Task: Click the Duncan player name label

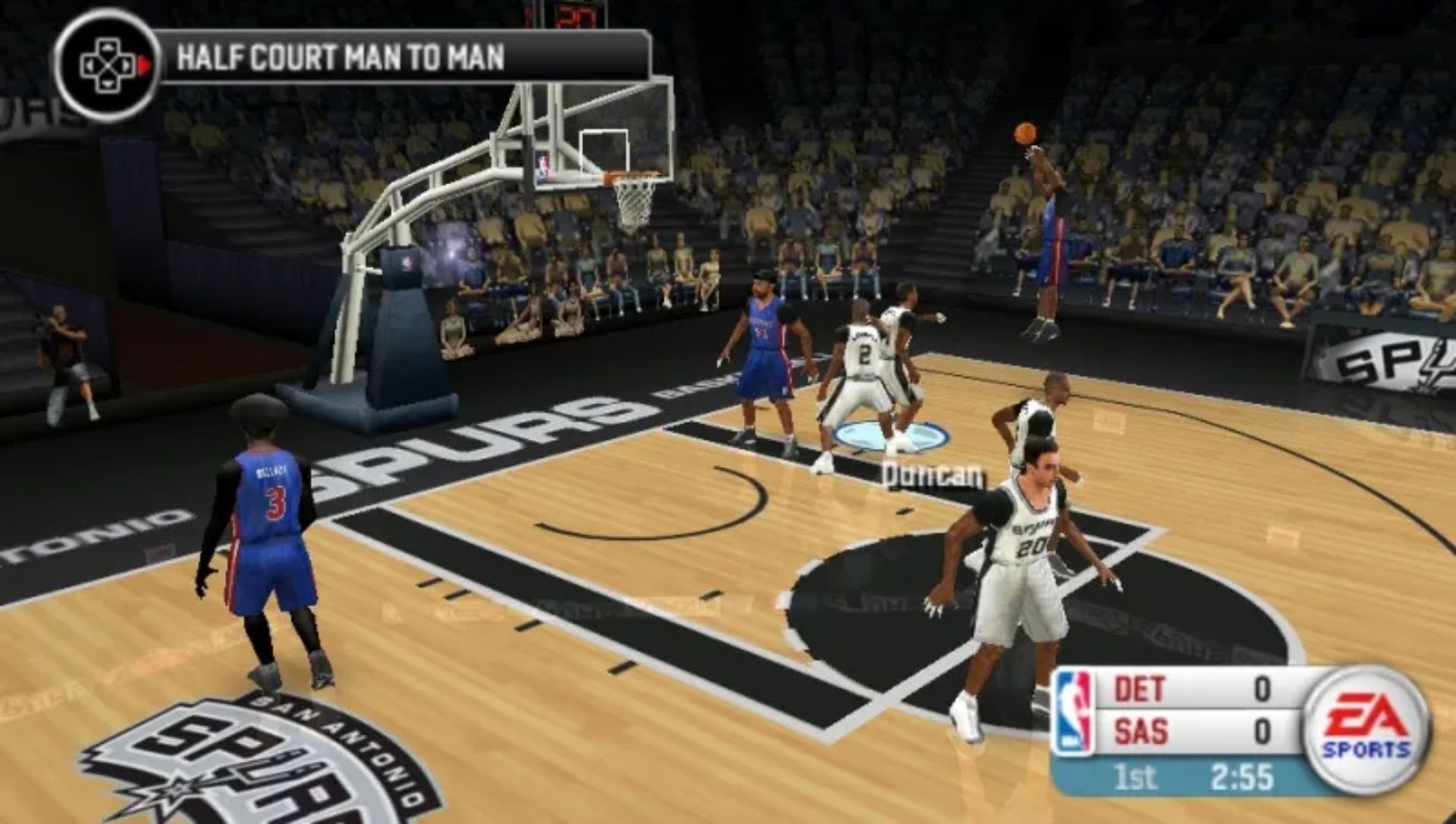Action: (933, 476)
